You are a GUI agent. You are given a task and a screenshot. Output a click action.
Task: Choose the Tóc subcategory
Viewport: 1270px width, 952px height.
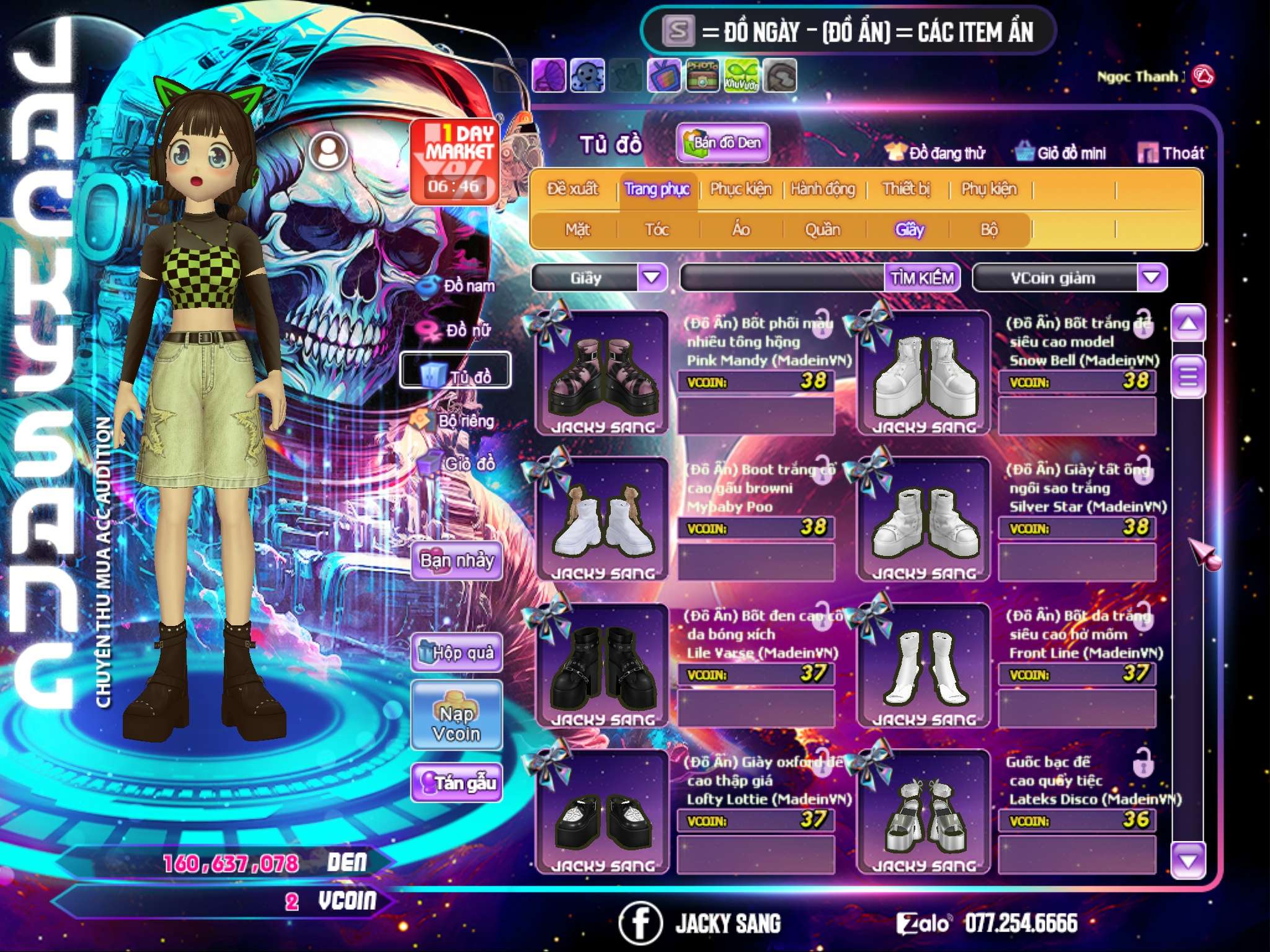pyautogui.click(x=657, y=230)
